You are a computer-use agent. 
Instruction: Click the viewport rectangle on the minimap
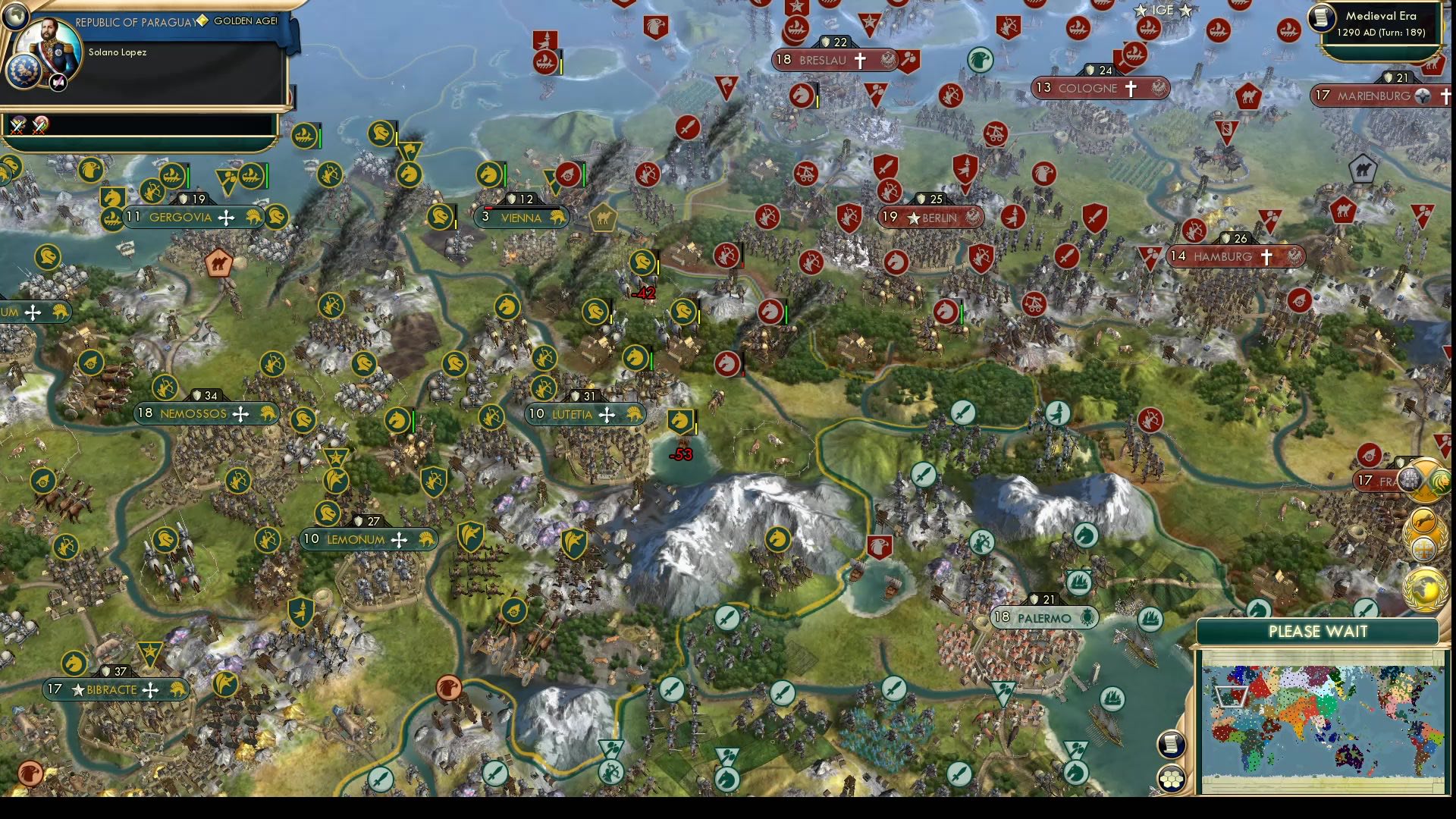(x=1232, y=697)
